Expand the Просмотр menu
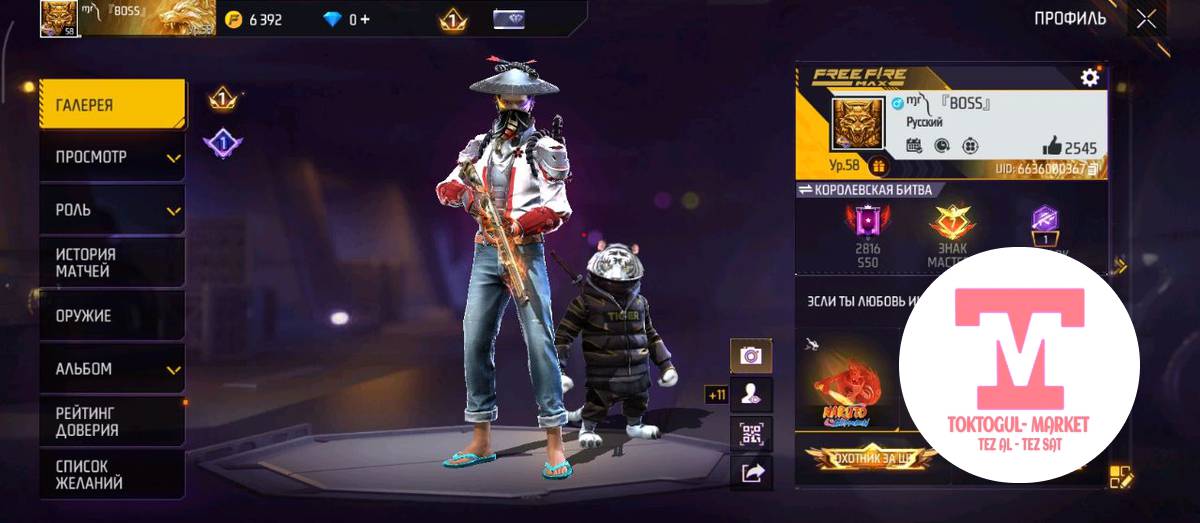 [112, 157]
